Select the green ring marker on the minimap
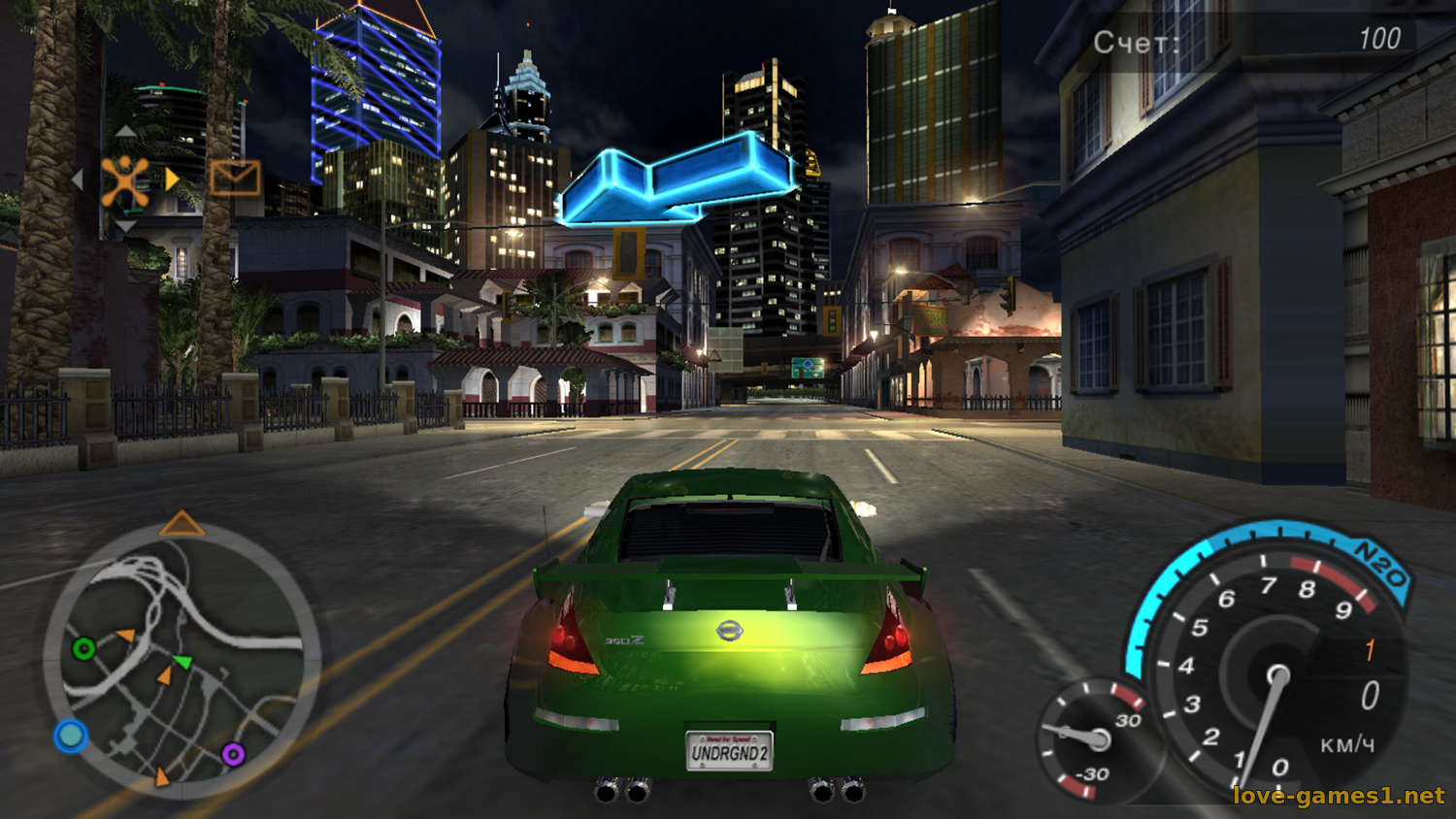Screen dimensions: 1456x819 (x=84, y=648)
